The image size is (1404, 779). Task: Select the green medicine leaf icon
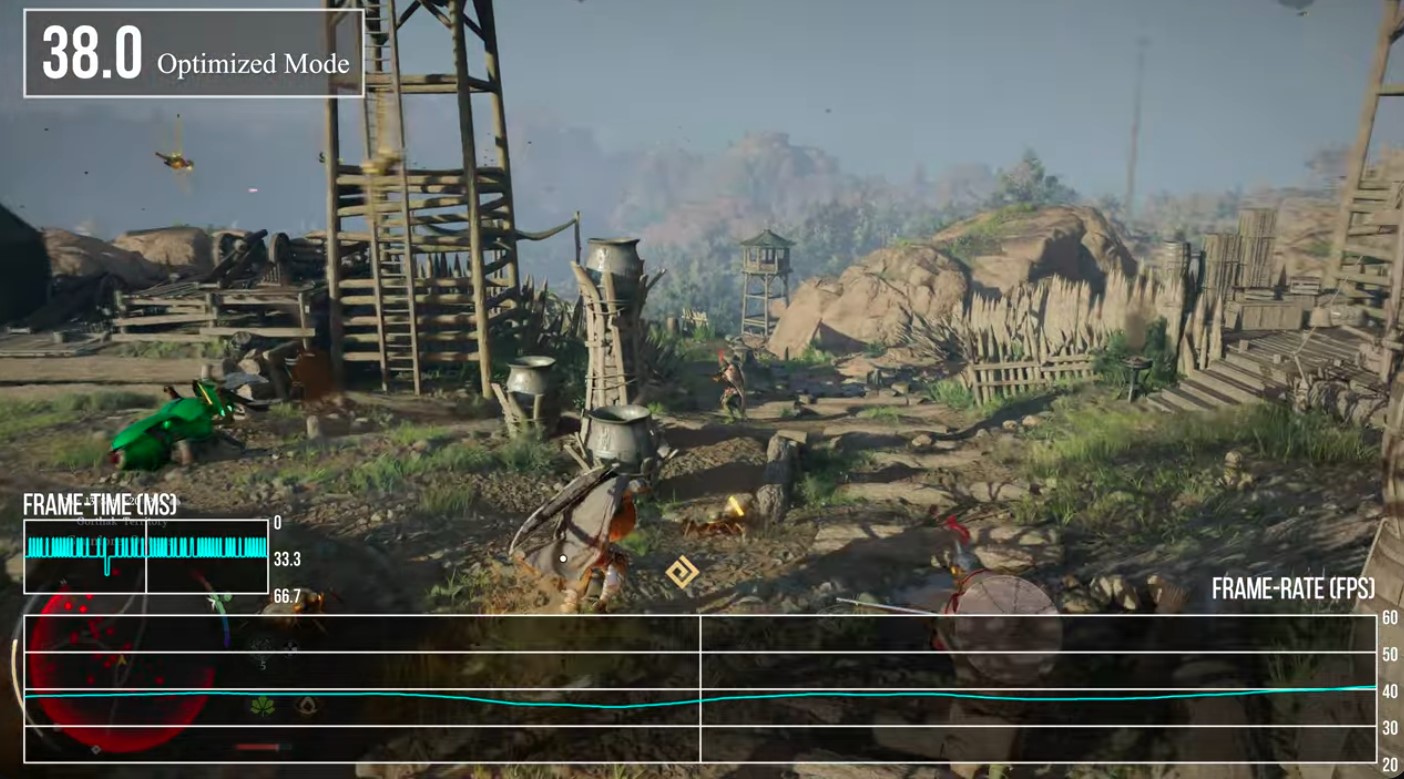265,705
